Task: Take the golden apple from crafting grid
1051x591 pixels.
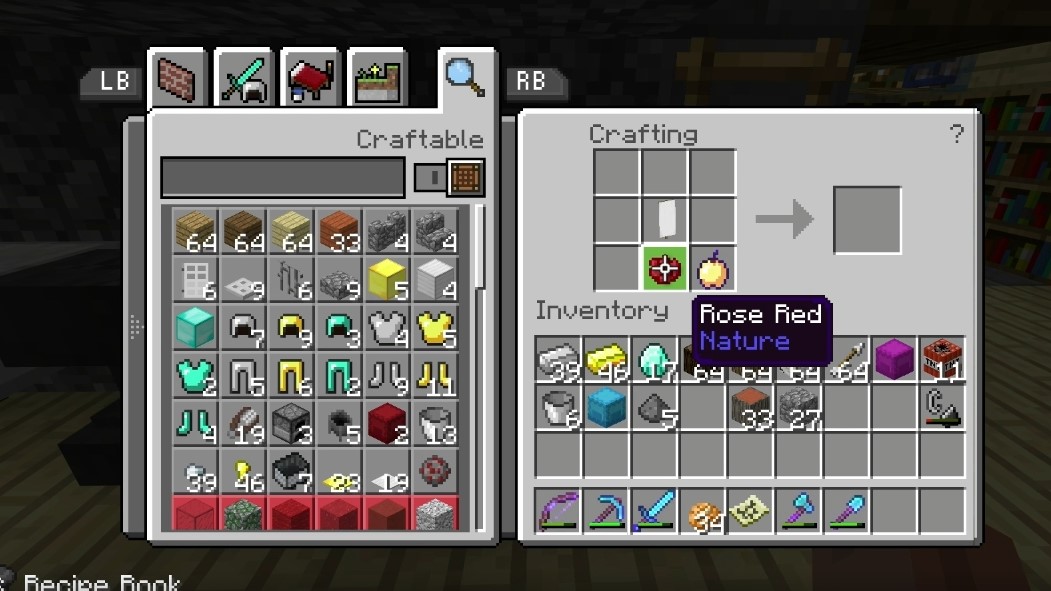Action: click(x=712, y=269)
